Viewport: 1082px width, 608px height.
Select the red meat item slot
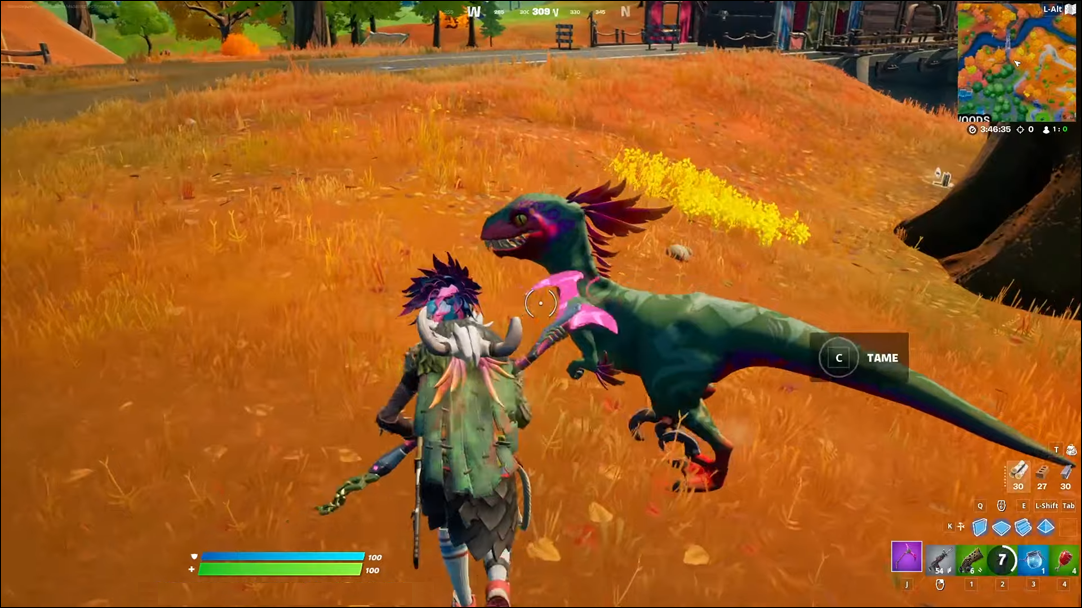[x=1064, y=559]
